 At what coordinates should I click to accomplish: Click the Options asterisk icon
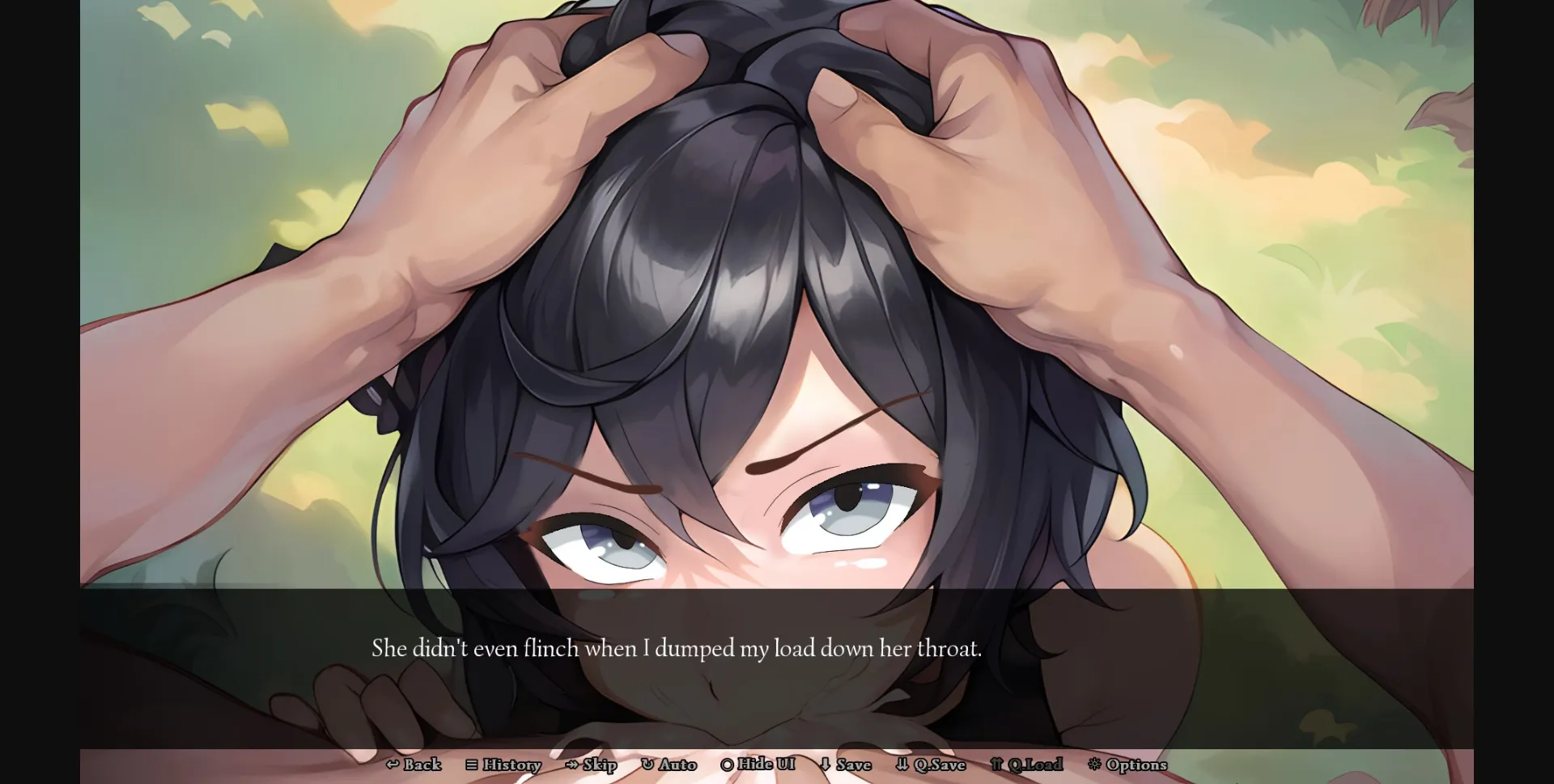click(x=1095, y=765)
